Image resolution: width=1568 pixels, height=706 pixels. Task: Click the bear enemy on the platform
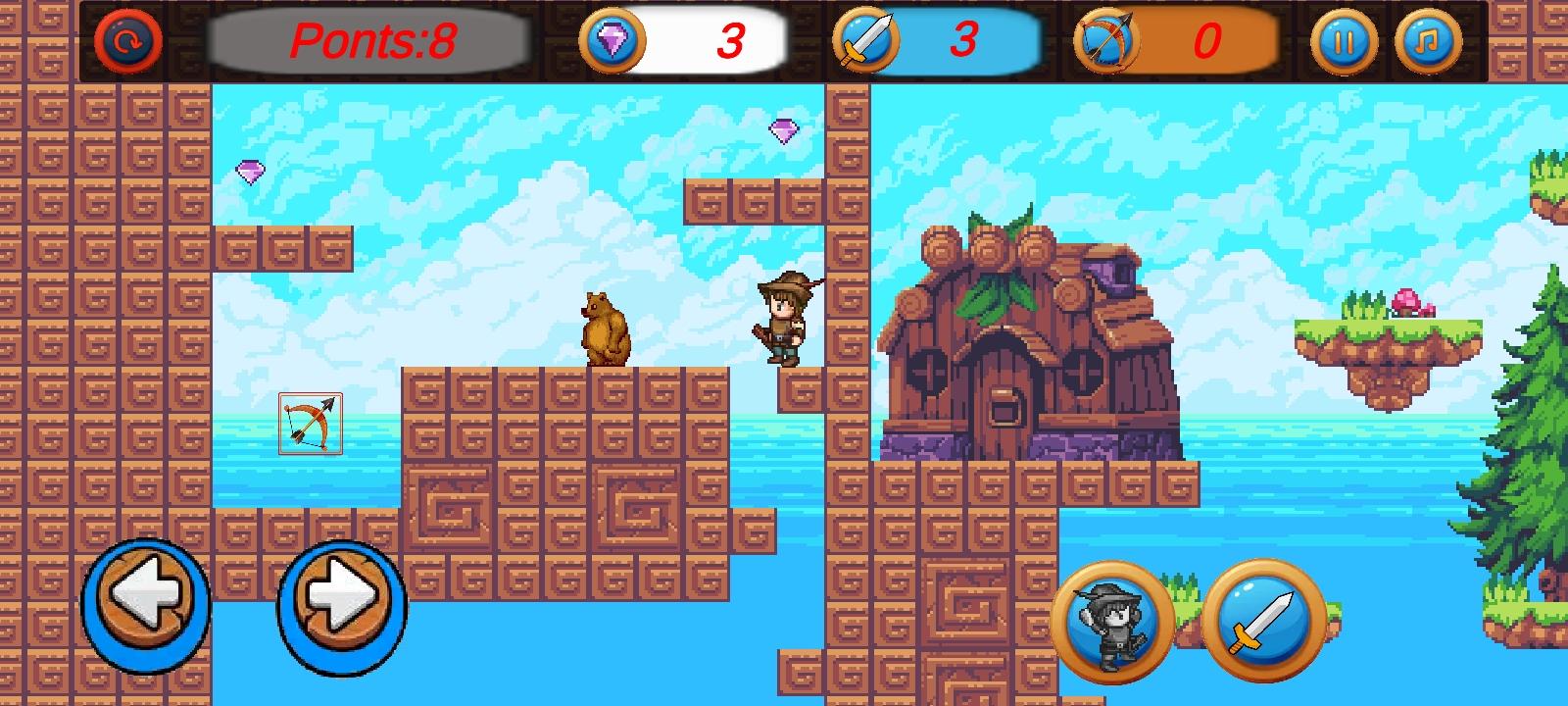coord(605,328)
